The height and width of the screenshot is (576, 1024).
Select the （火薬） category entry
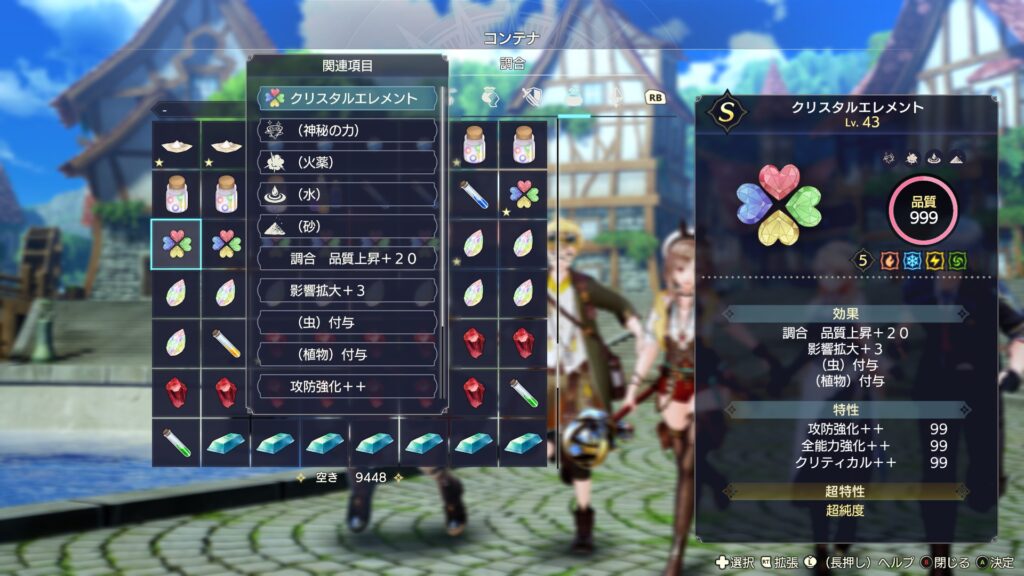[x=347, y=162]
